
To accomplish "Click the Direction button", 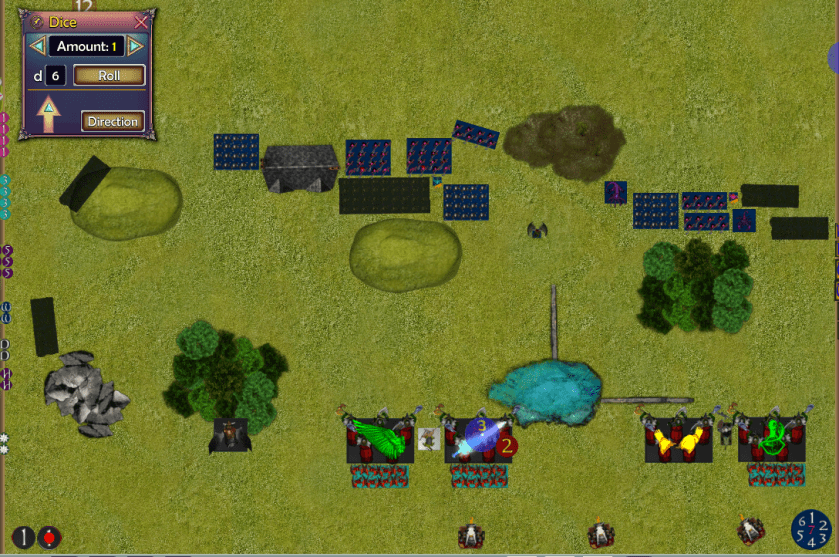I will [112, 122].
